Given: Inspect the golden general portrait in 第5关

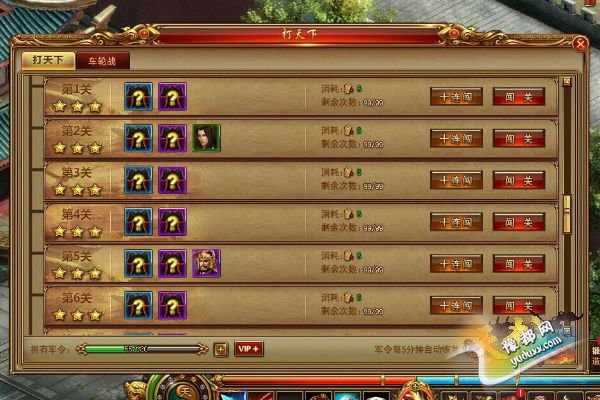Looking at the screenshot, I should (206, 263).
